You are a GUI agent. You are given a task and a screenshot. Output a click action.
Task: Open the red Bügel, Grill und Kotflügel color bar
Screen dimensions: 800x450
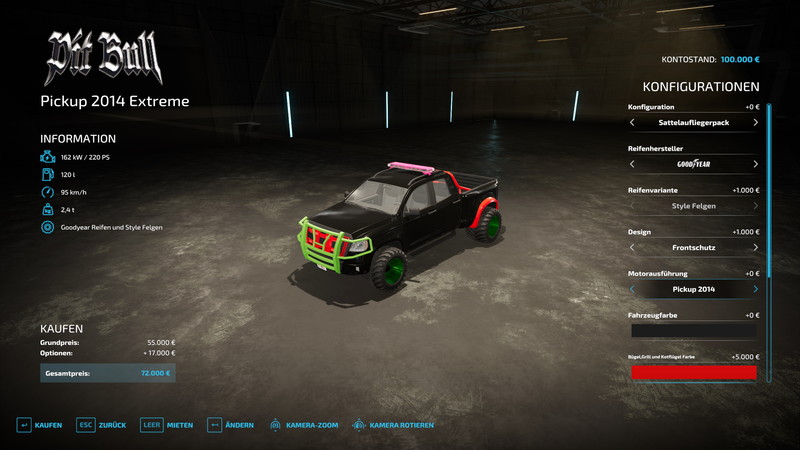tap(693, 372)
